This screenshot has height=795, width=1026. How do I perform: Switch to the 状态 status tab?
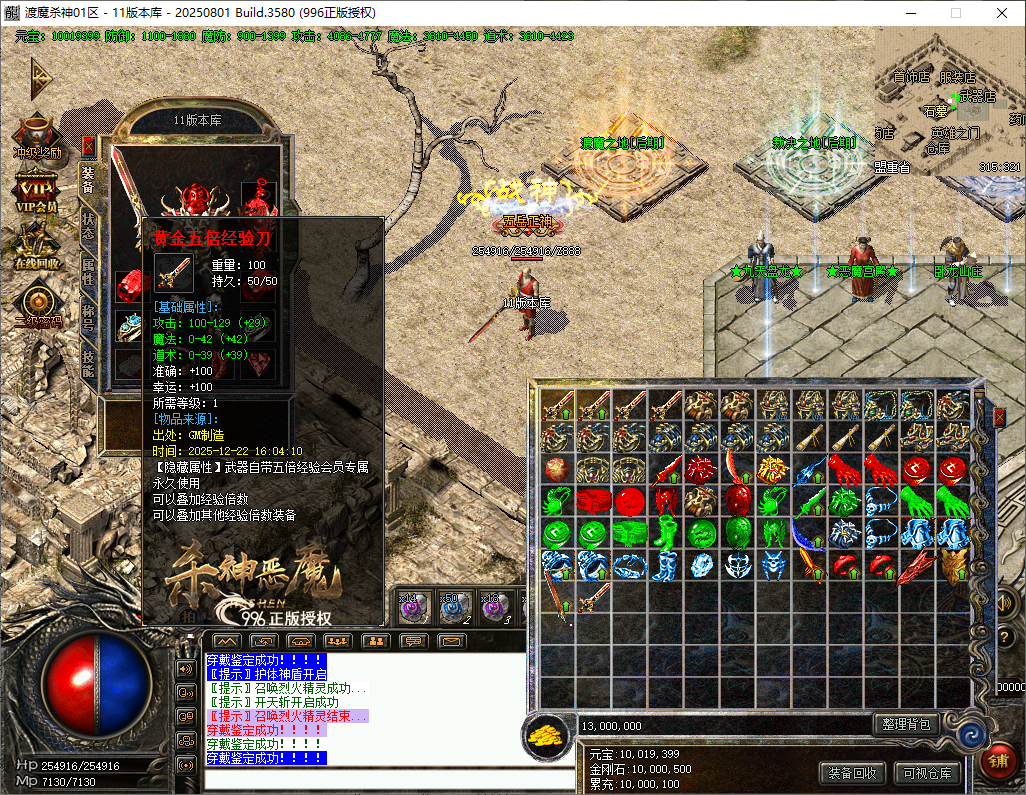[88, 226]
